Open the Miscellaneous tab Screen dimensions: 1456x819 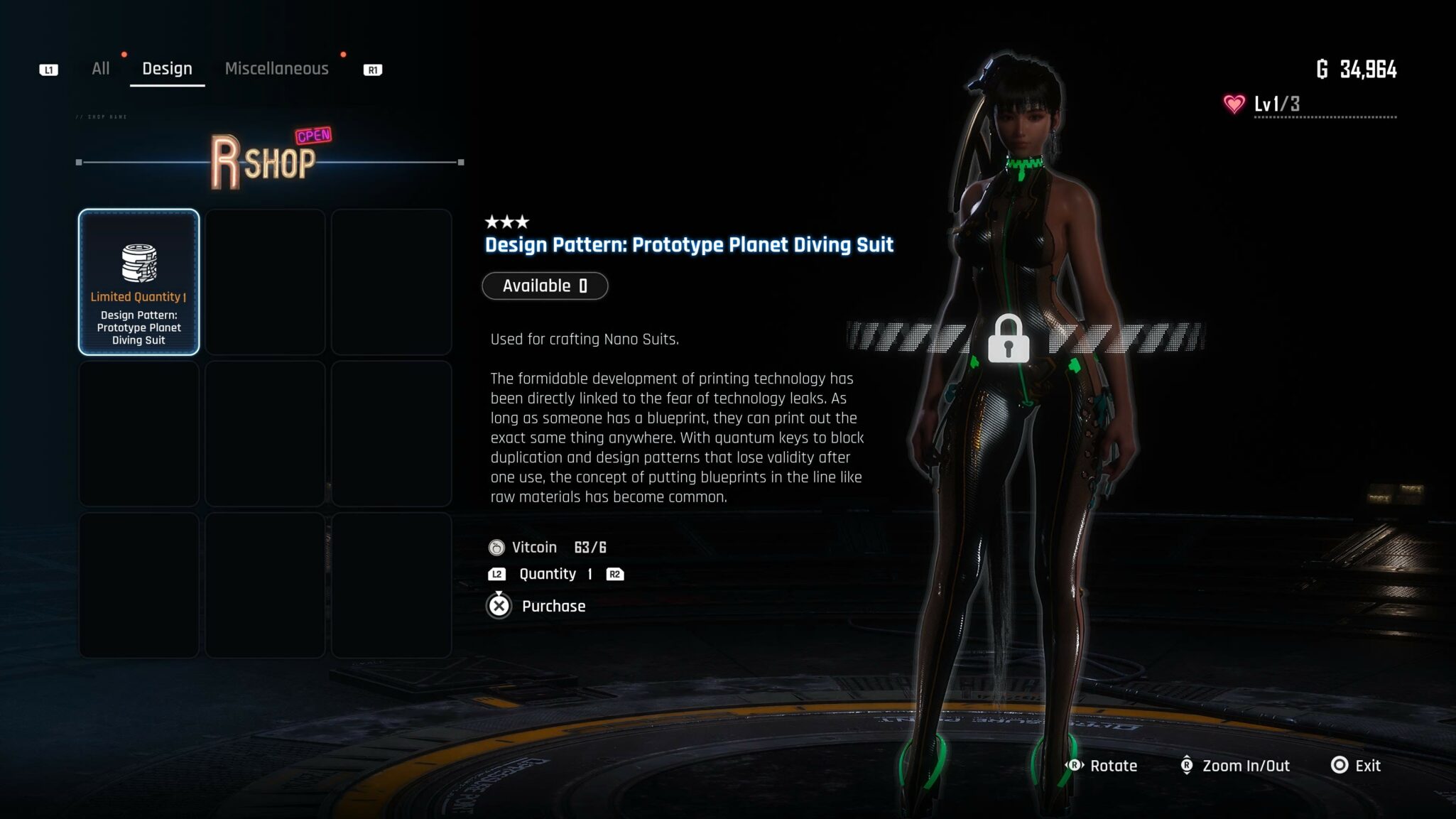coord(276,69)
